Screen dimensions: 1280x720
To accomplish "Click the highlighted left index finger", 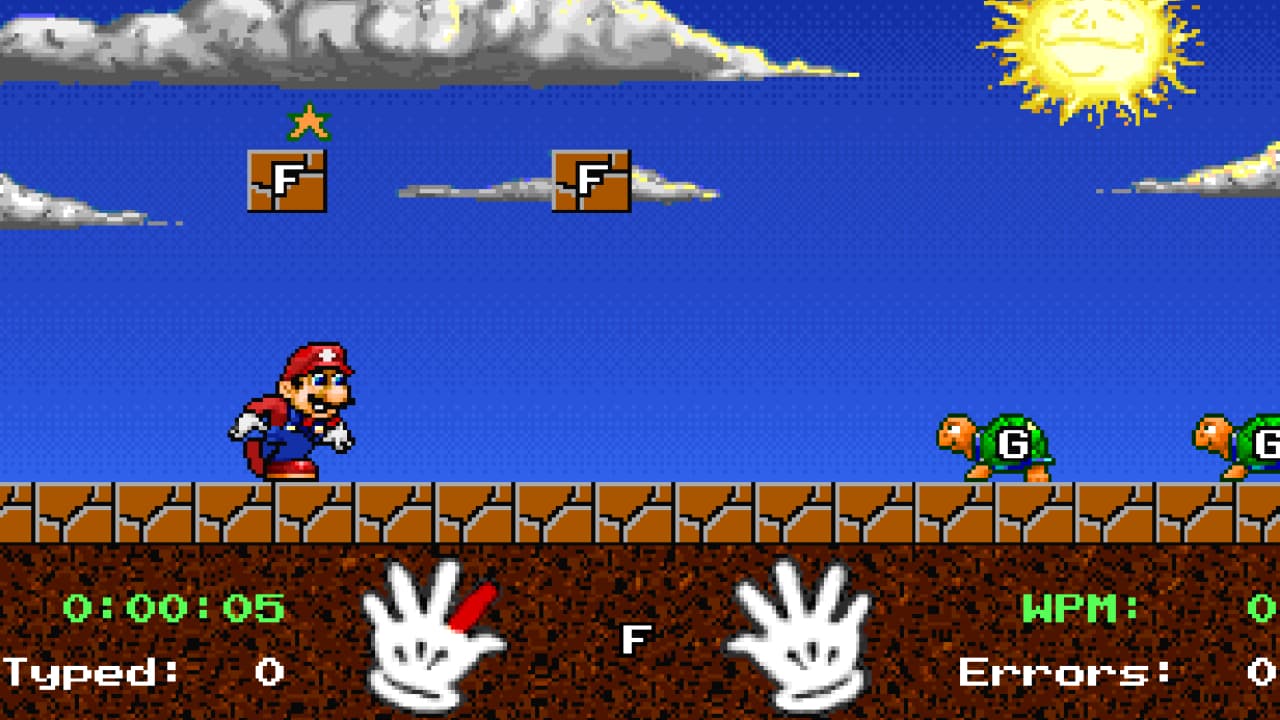I will pos(470,605).
